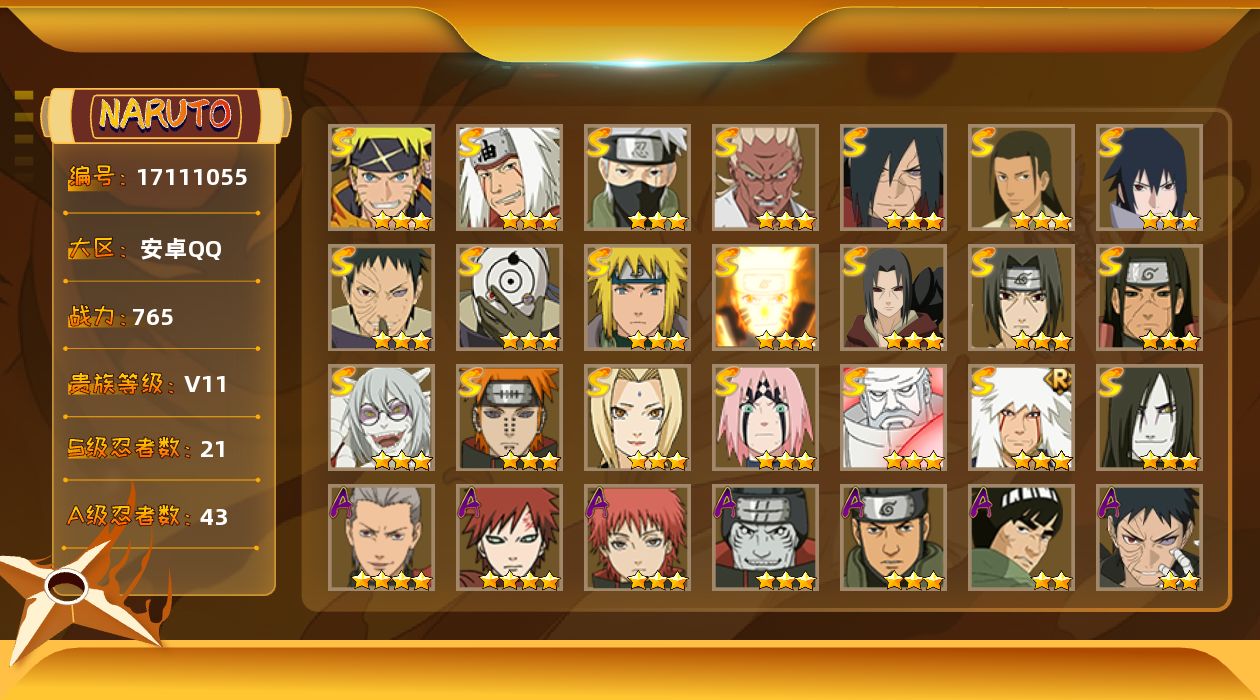Viewport: 1260px width, 700px height.
Task: Pick the glowing Nine-Tails chakra Naruto tile
Action: (x=765, y=297)
